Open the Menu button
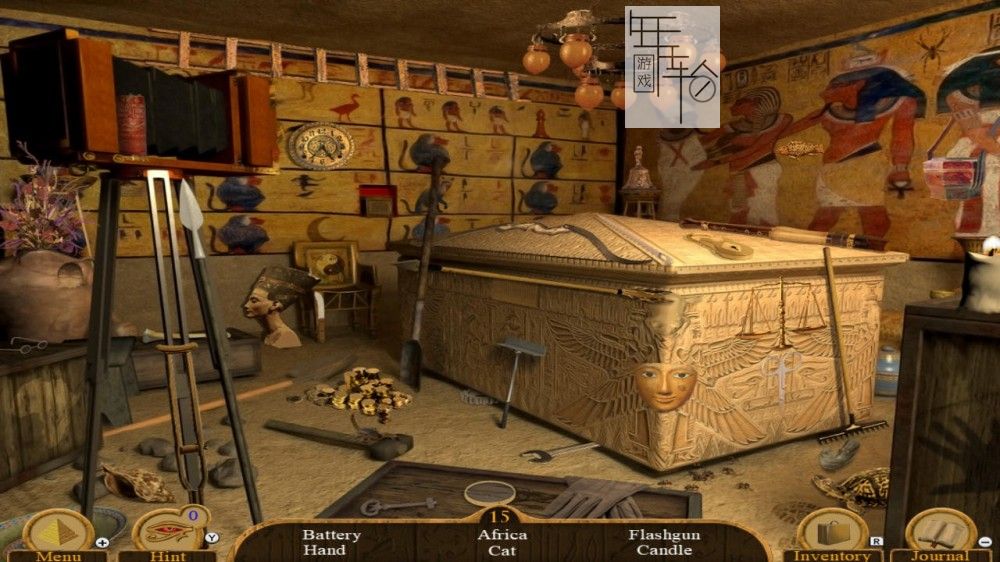 click(57, 533)
